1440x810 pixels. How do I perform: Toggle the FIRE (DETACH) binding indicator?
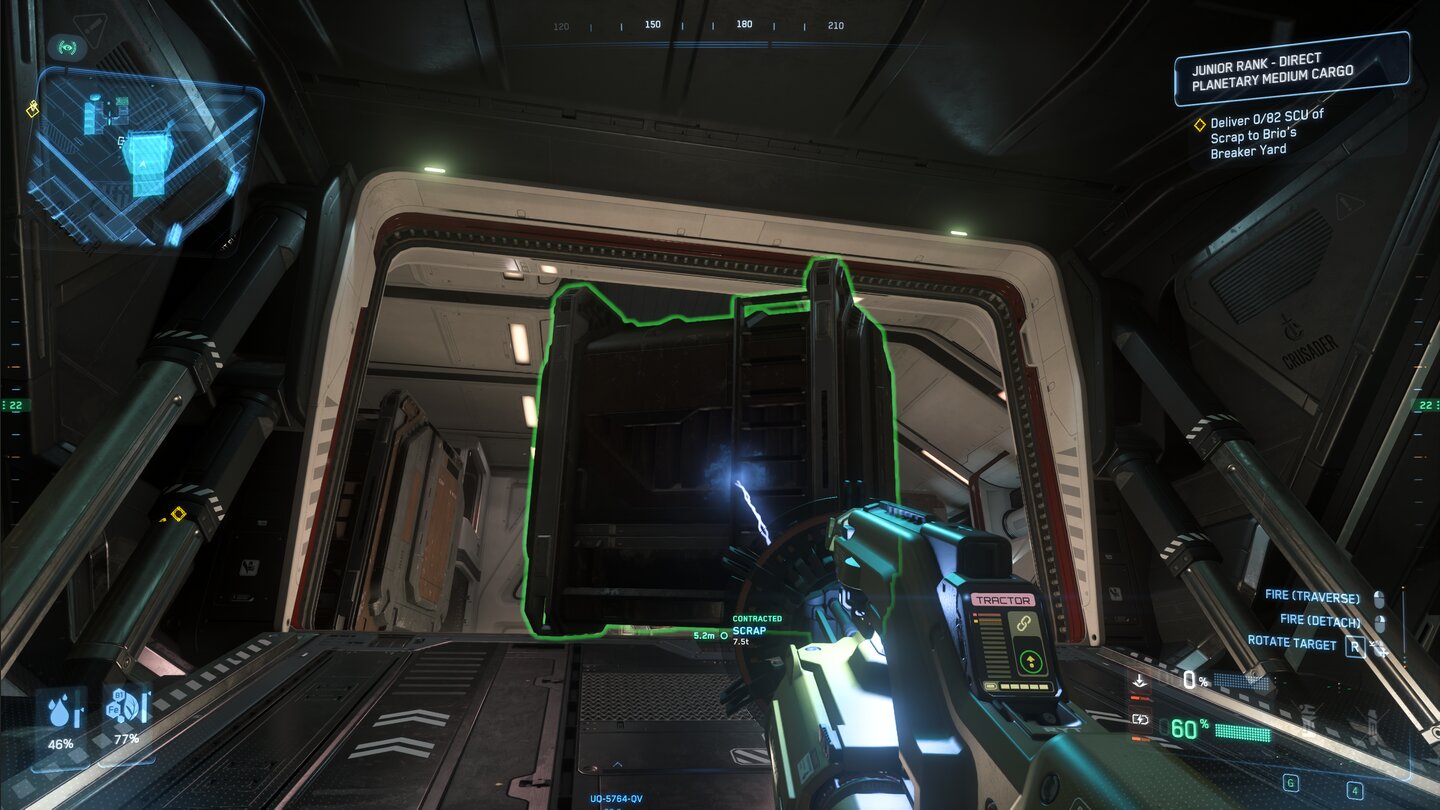pyautogui.click(x=1381, y=622)
